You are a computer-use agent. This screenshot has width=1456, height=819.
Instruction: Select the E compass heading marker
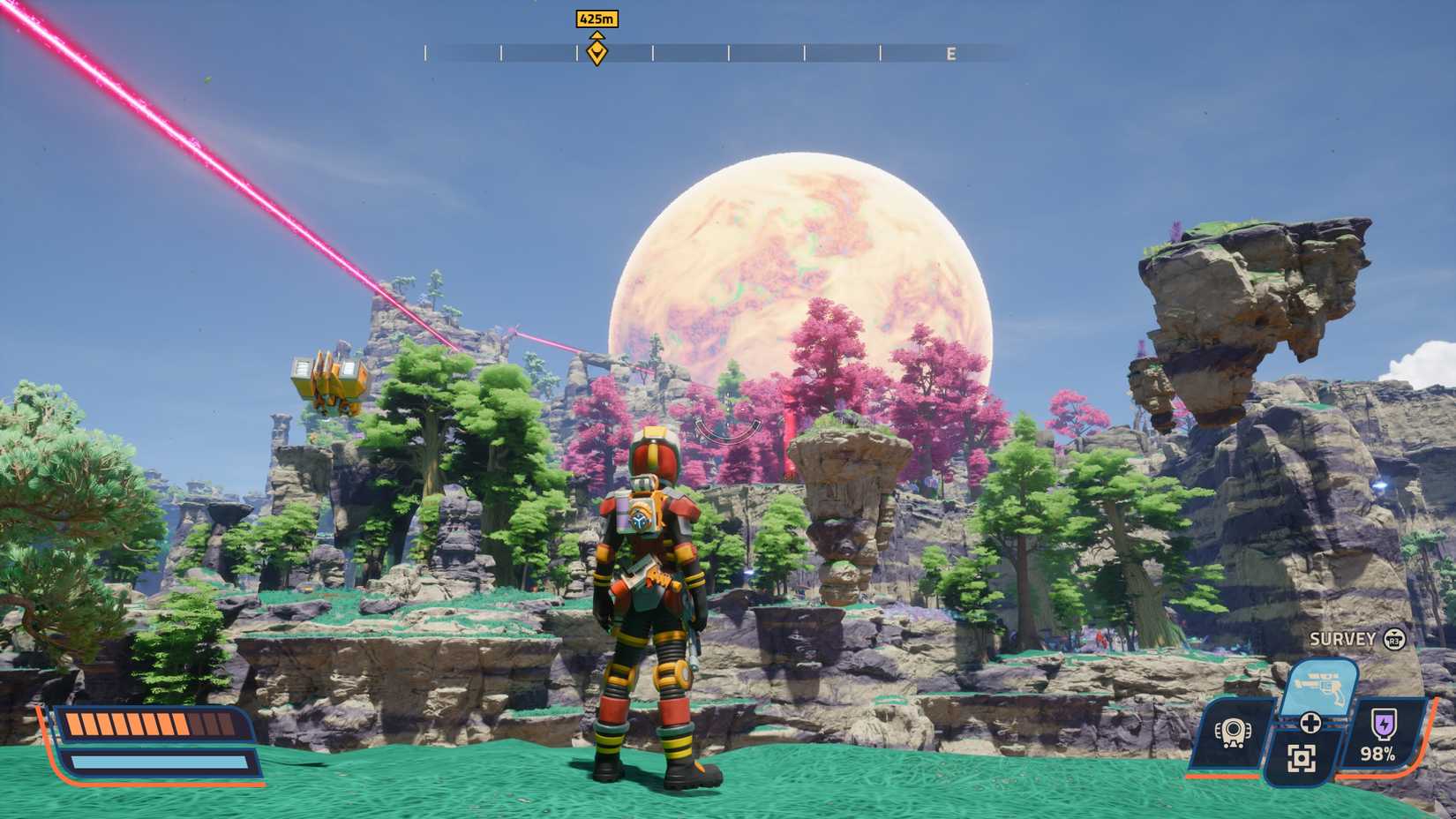(x=950, y=53)
